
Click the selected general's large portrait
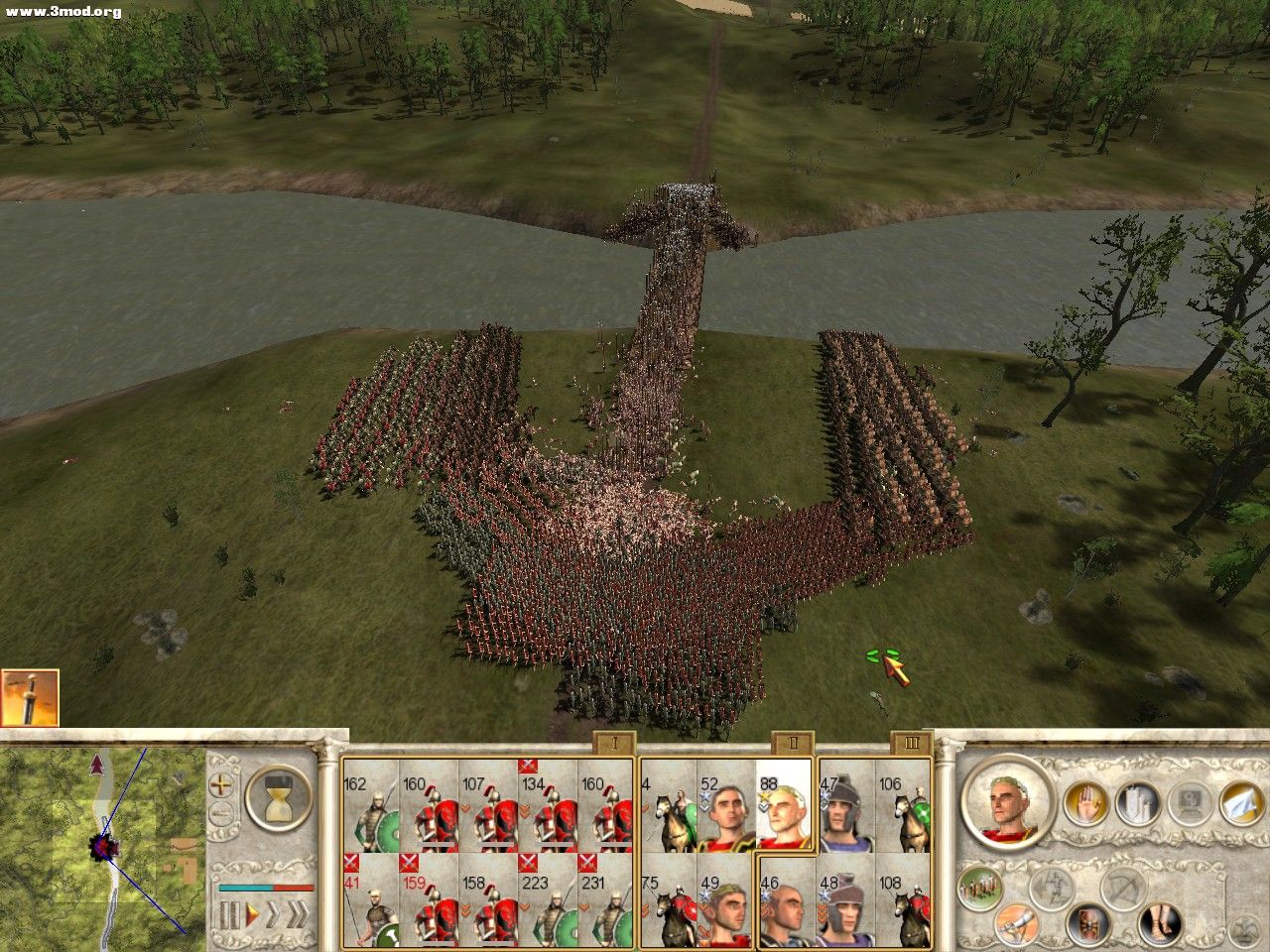pyautogui.click(x=1006, y=801)
